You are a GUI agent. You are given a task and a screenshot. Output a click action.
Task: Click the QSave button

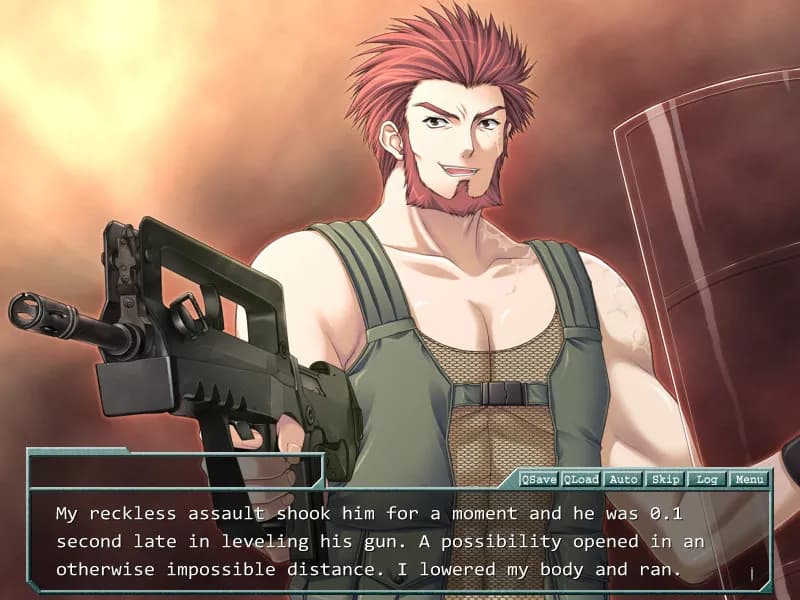[x=539, y=479]
